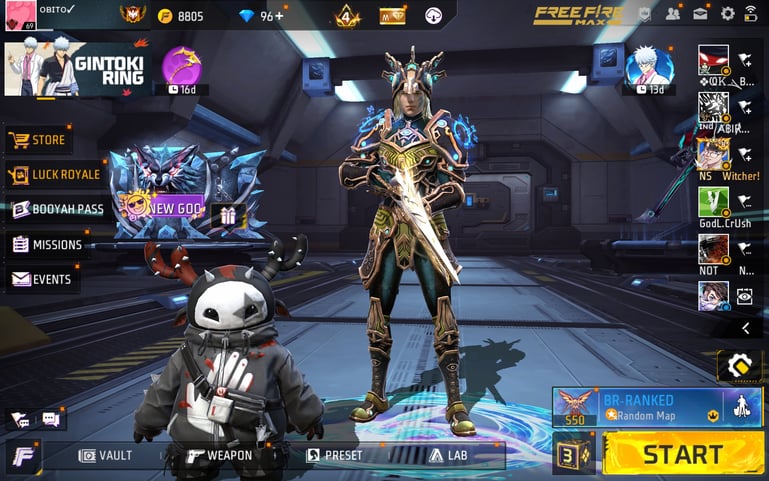Image resolution: width=769 pixels, height=481 pixels.
Task: Open the settings gear icon
Action: 727,14
